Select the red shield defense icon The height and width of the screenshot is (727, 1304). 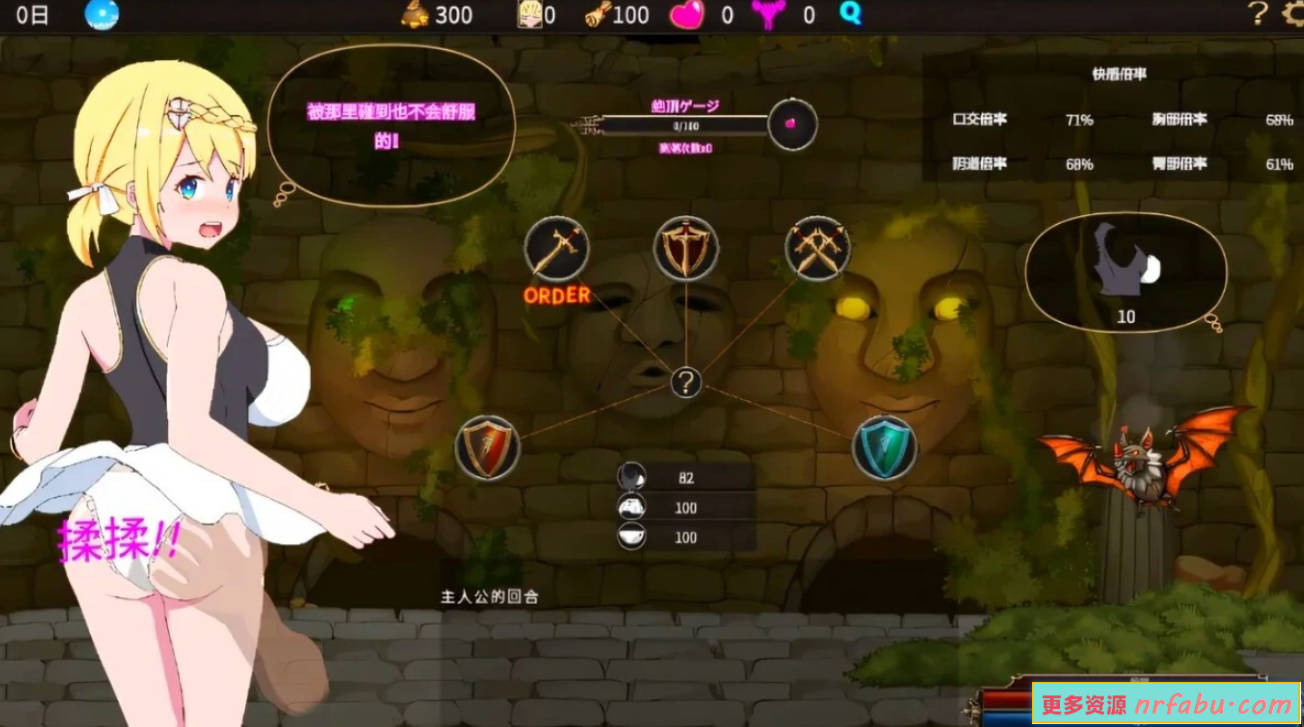point(490,446)
